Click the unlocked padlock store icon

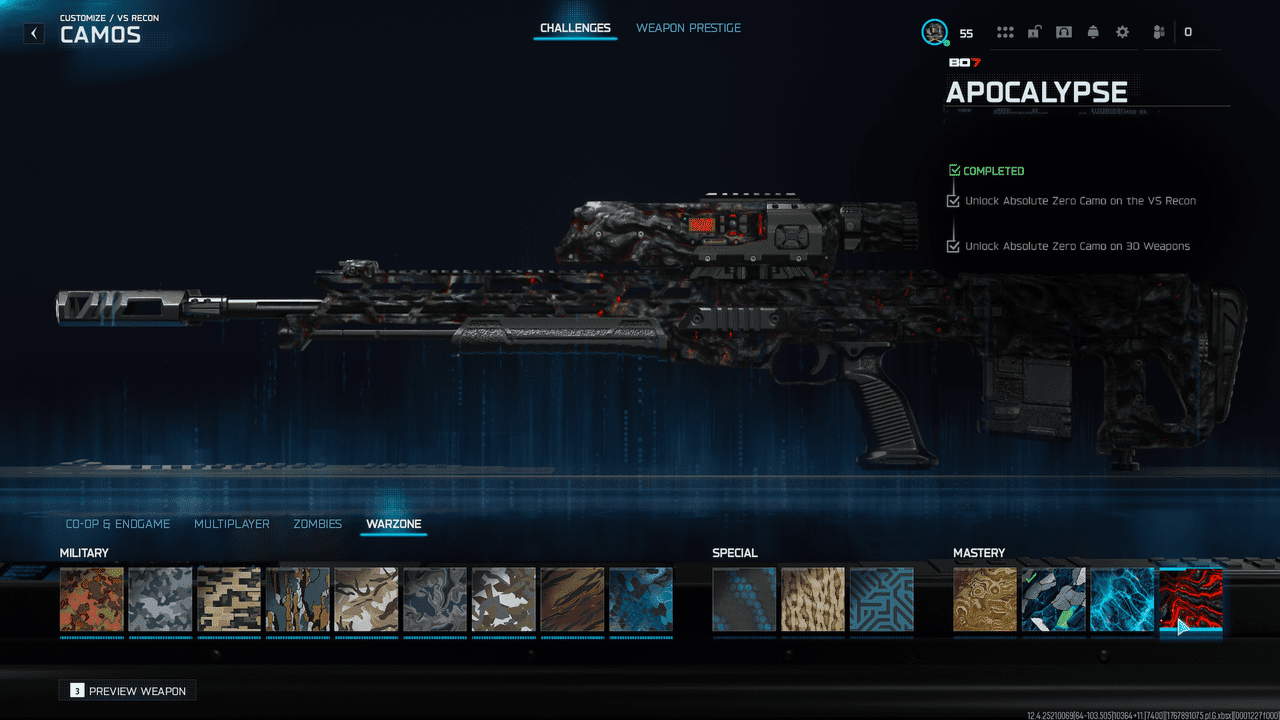point(1034,31)
